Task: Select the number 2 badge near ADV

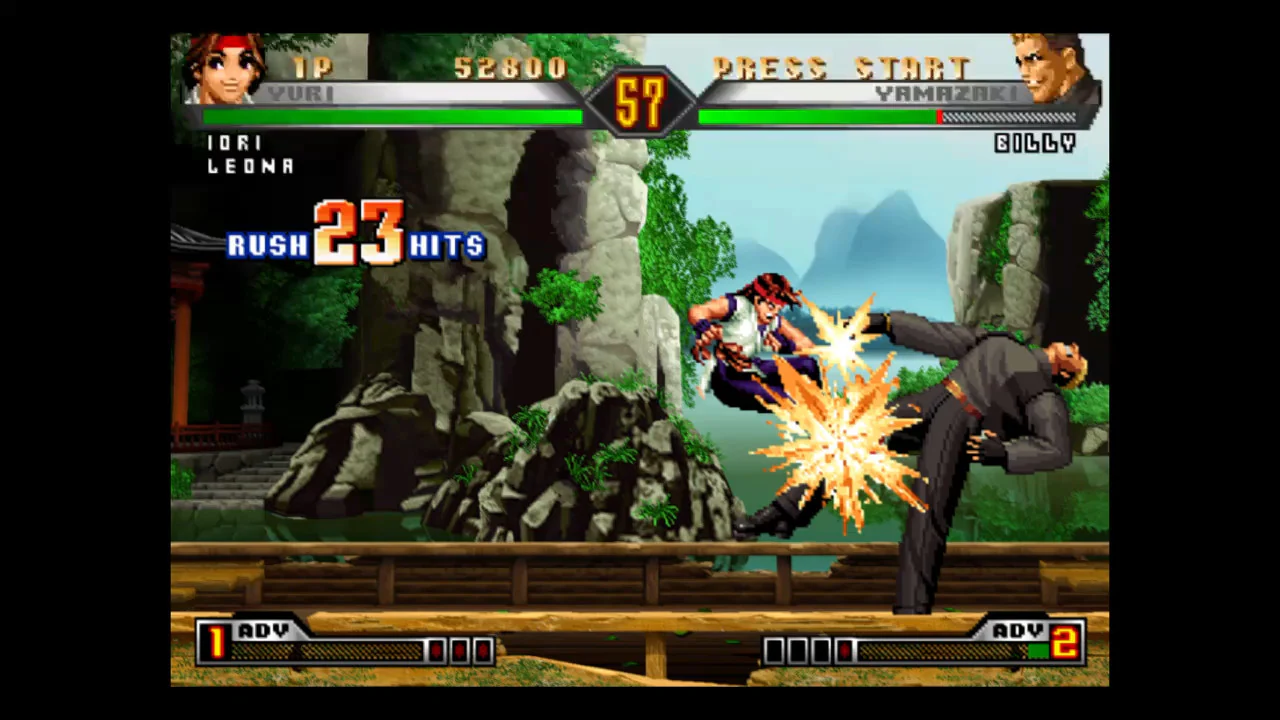Action: pyautogui.click(x=1064, y=645)
